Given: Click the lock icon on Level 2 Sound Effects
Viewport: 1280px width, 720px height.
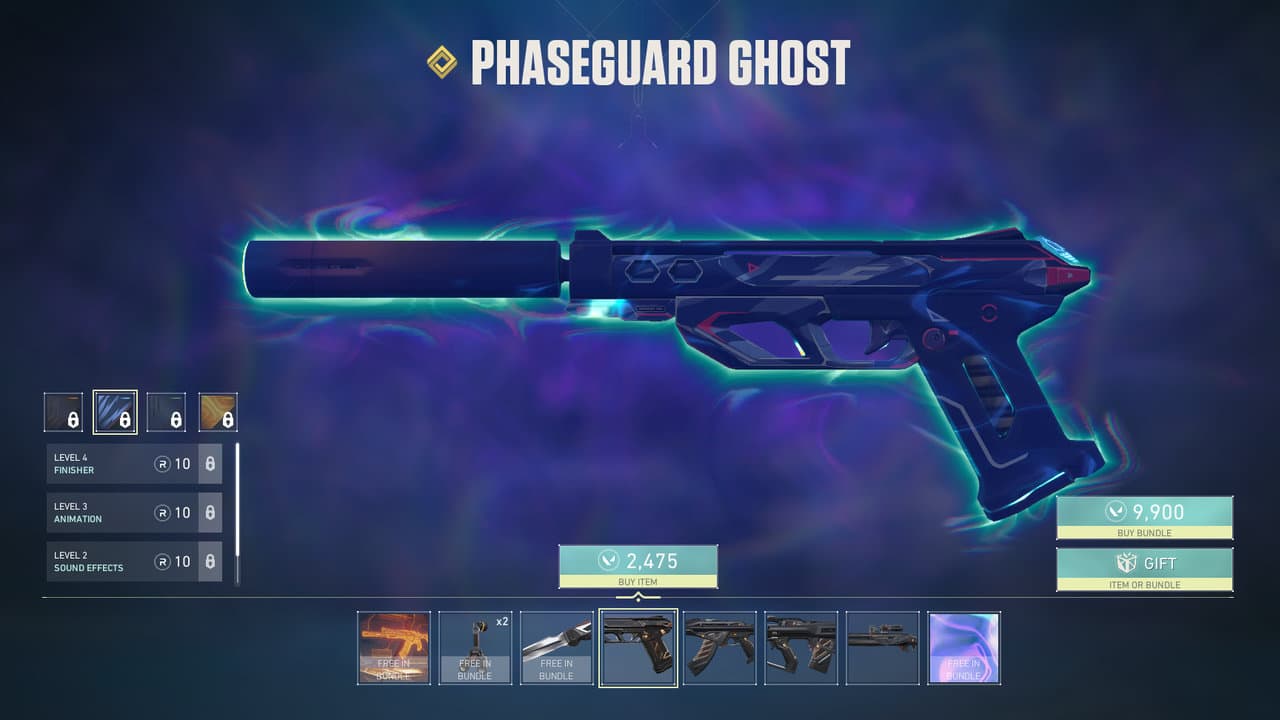Looking at the screenshot, I should click(209, 562).
